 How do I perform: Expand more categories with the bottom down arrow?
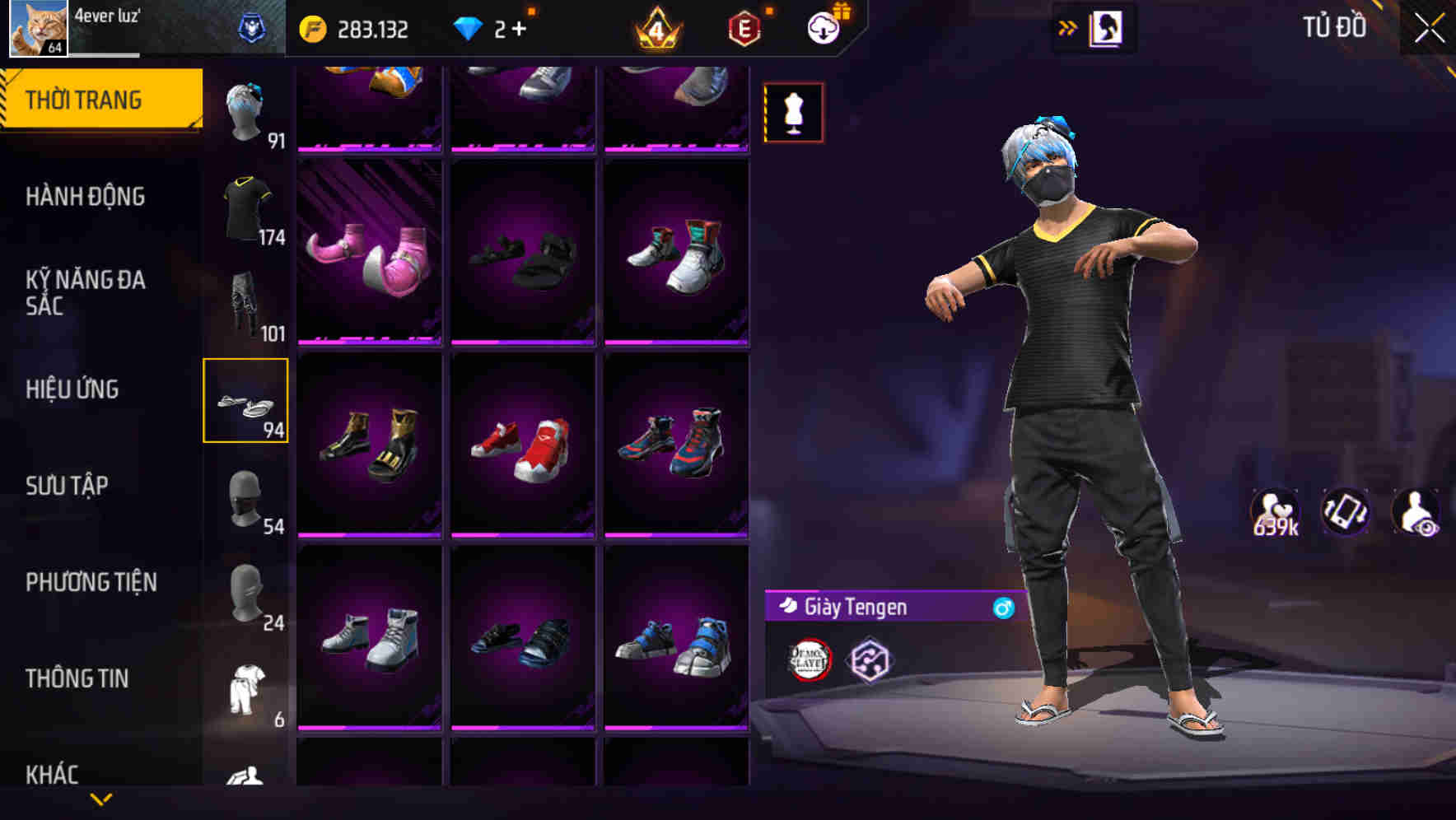tap(101, 800)
